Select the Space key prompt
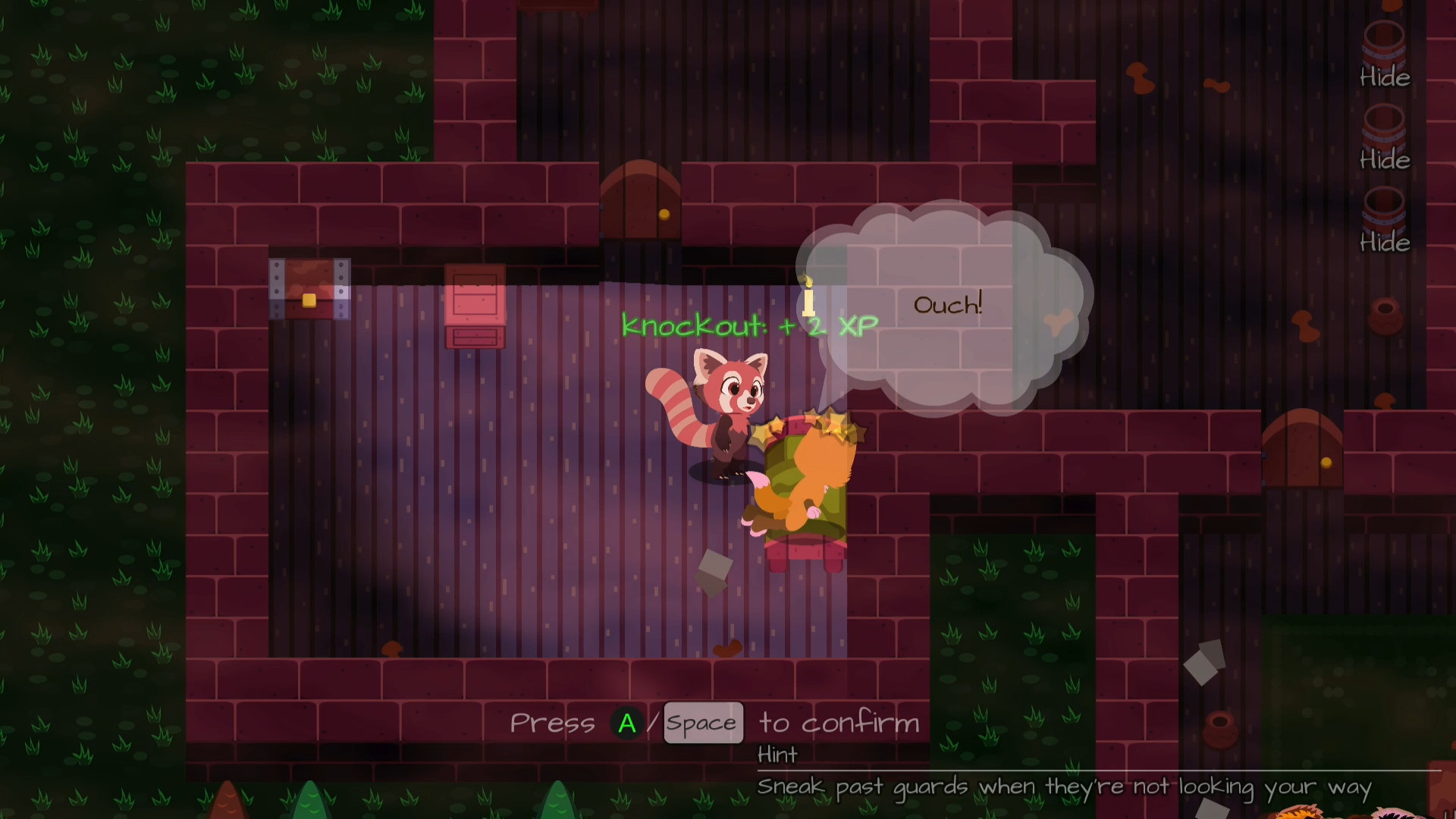Image resolution: width=1456 pixels, height=819 pixels. (x=702, y=723)
